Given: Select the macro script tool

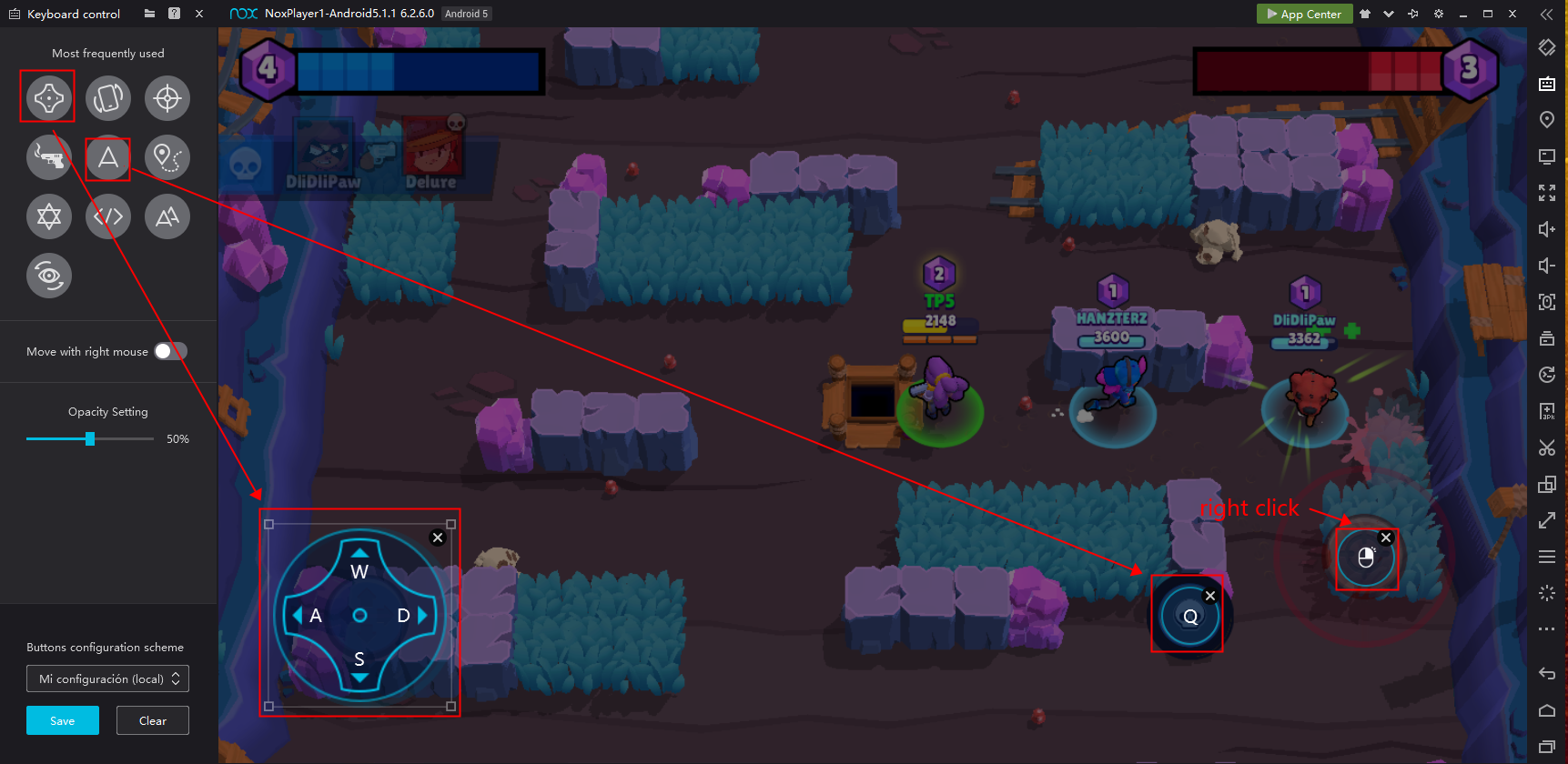Looking at the screenshot, I should [x=108, y=216].
